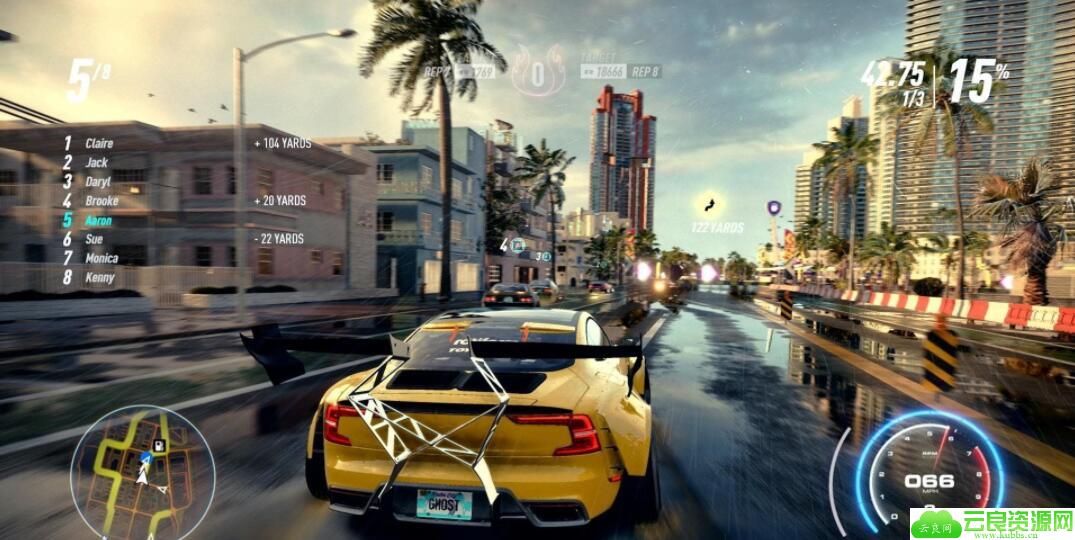
Task: Choose Jack's row in the leaderboard
Action: [x=96, y=162]
